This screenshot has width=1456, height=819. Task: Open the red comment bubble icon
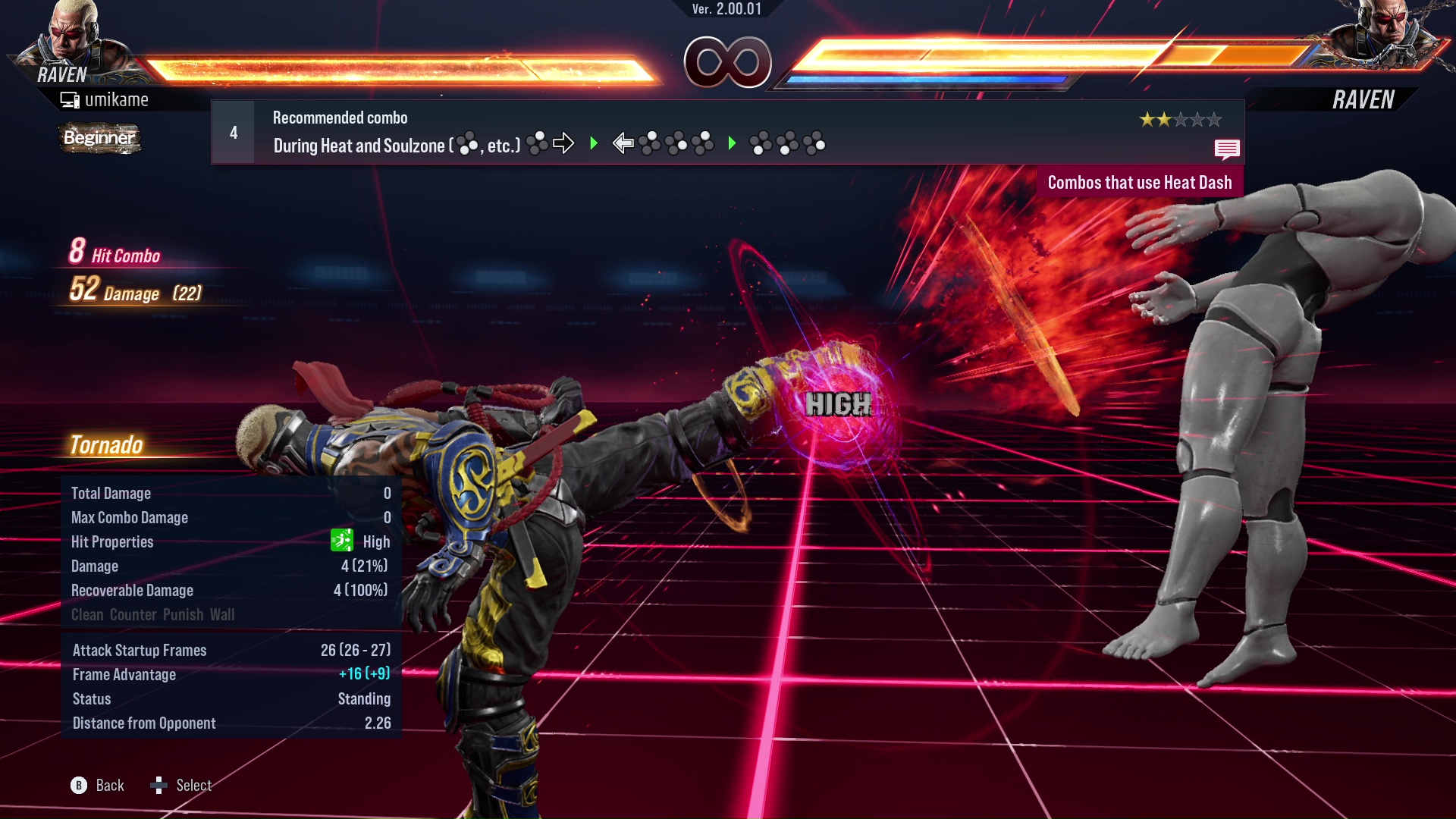point(1226,149)
